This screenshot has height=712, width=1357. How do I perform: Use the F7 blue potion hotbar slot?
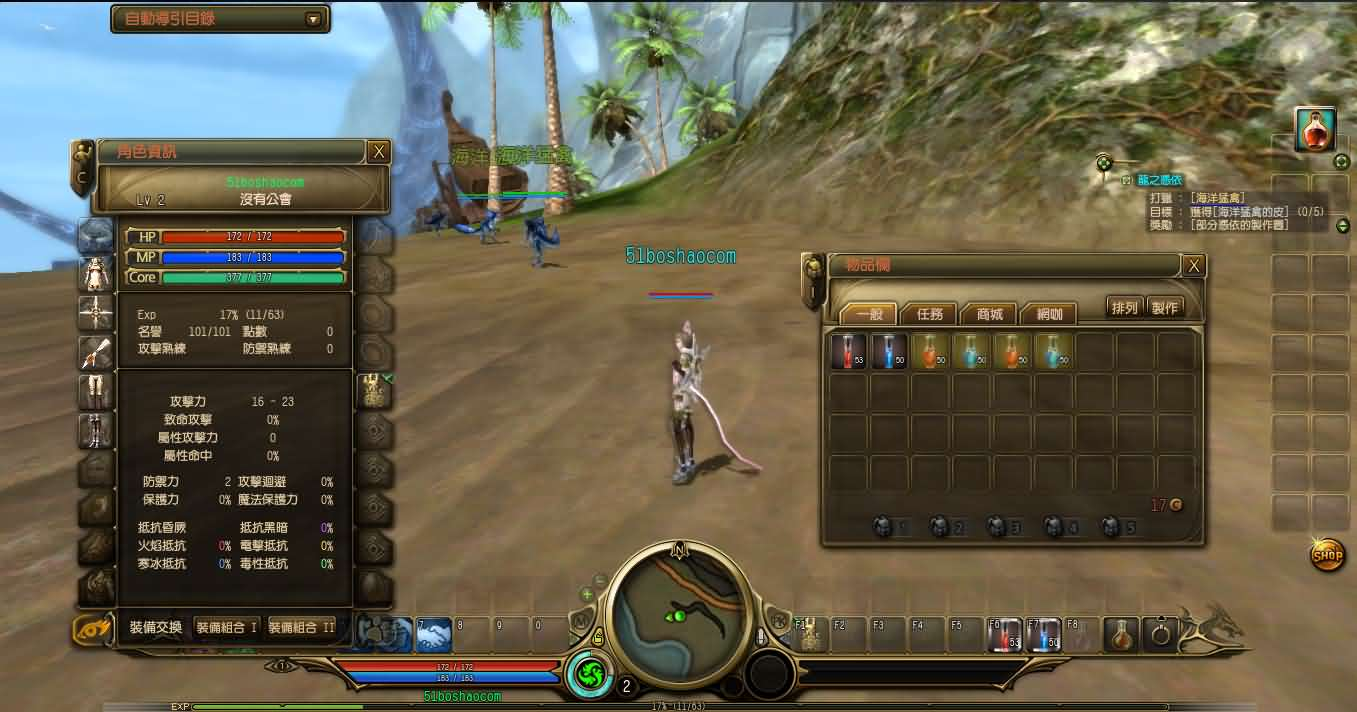(1043, 635)
